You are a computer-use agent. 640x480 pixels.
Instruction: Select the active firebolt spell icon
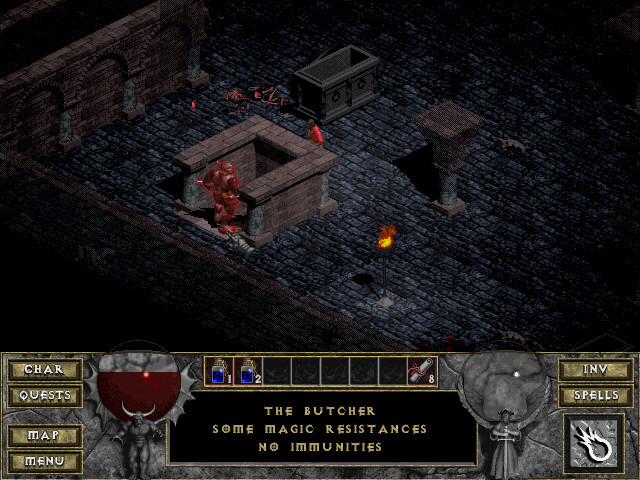[x=594, y=442]
